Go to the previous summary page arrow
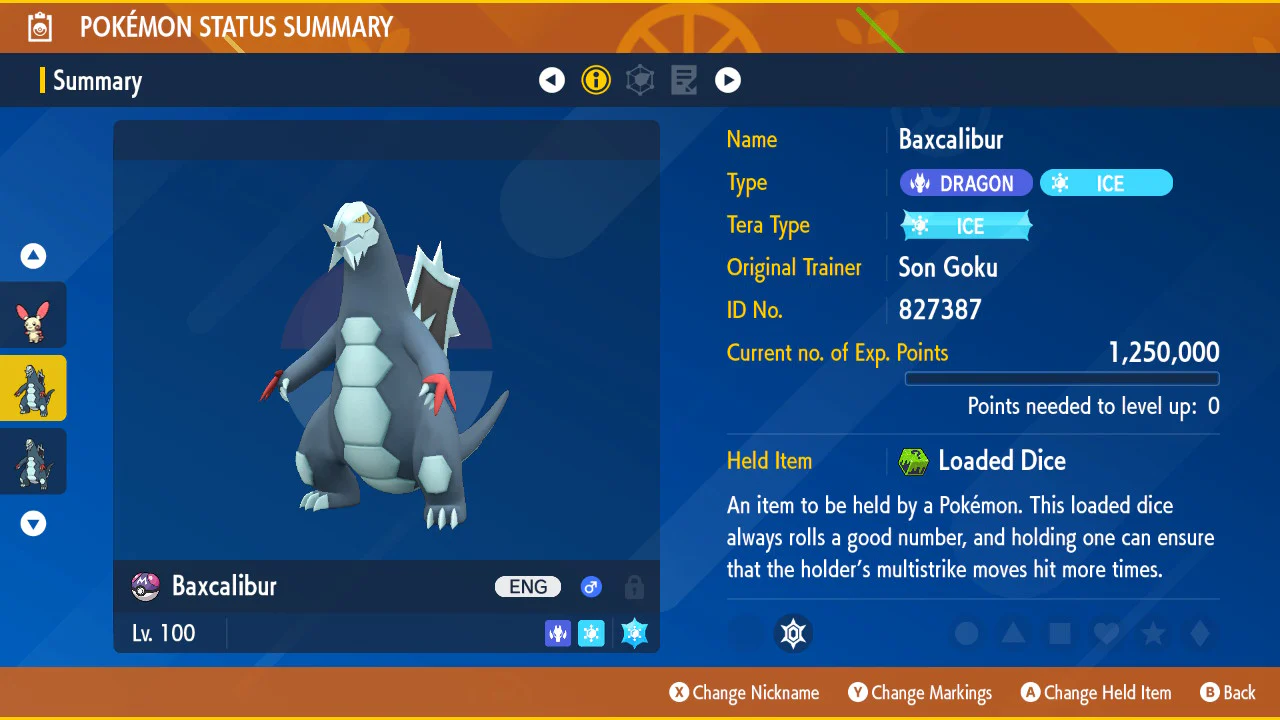The image size is (1280, 720). coord(552,80)
